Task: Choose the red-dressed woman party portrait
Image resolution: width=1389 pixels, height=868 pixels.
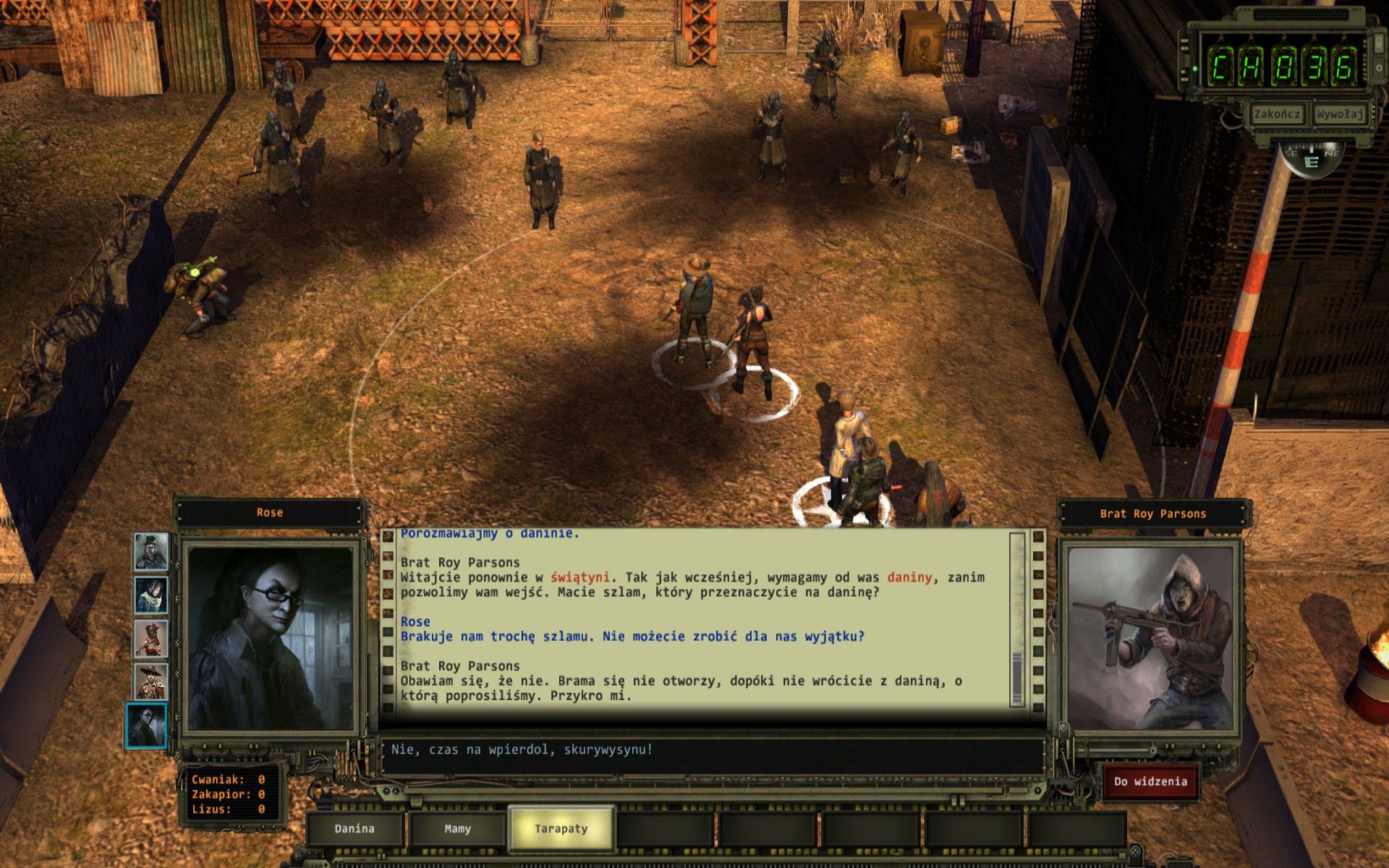Action: click(151, 639)
